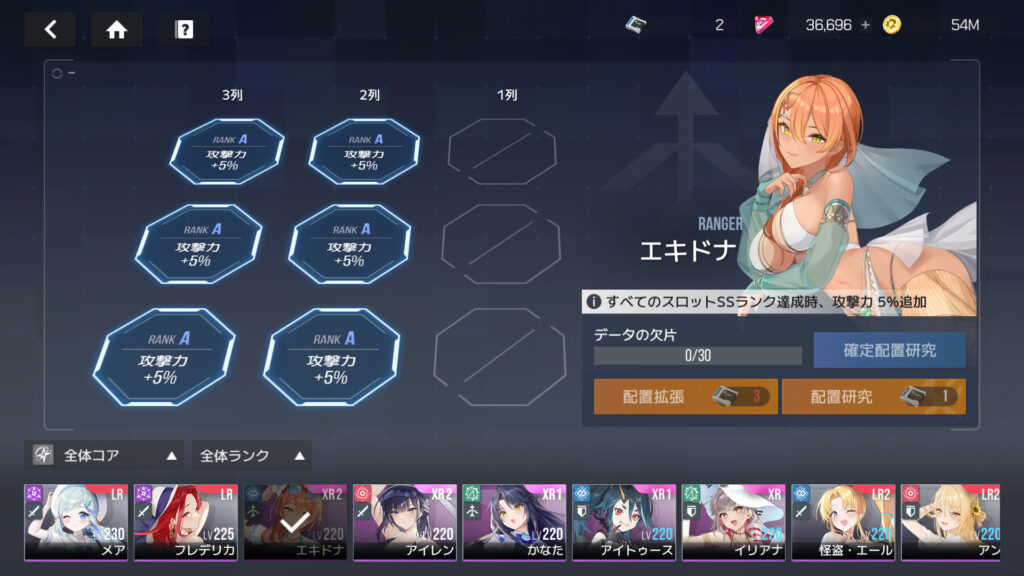Choose the エキドナ character card
Viewport: 1024px width, 576px height.
coord(295,522)
